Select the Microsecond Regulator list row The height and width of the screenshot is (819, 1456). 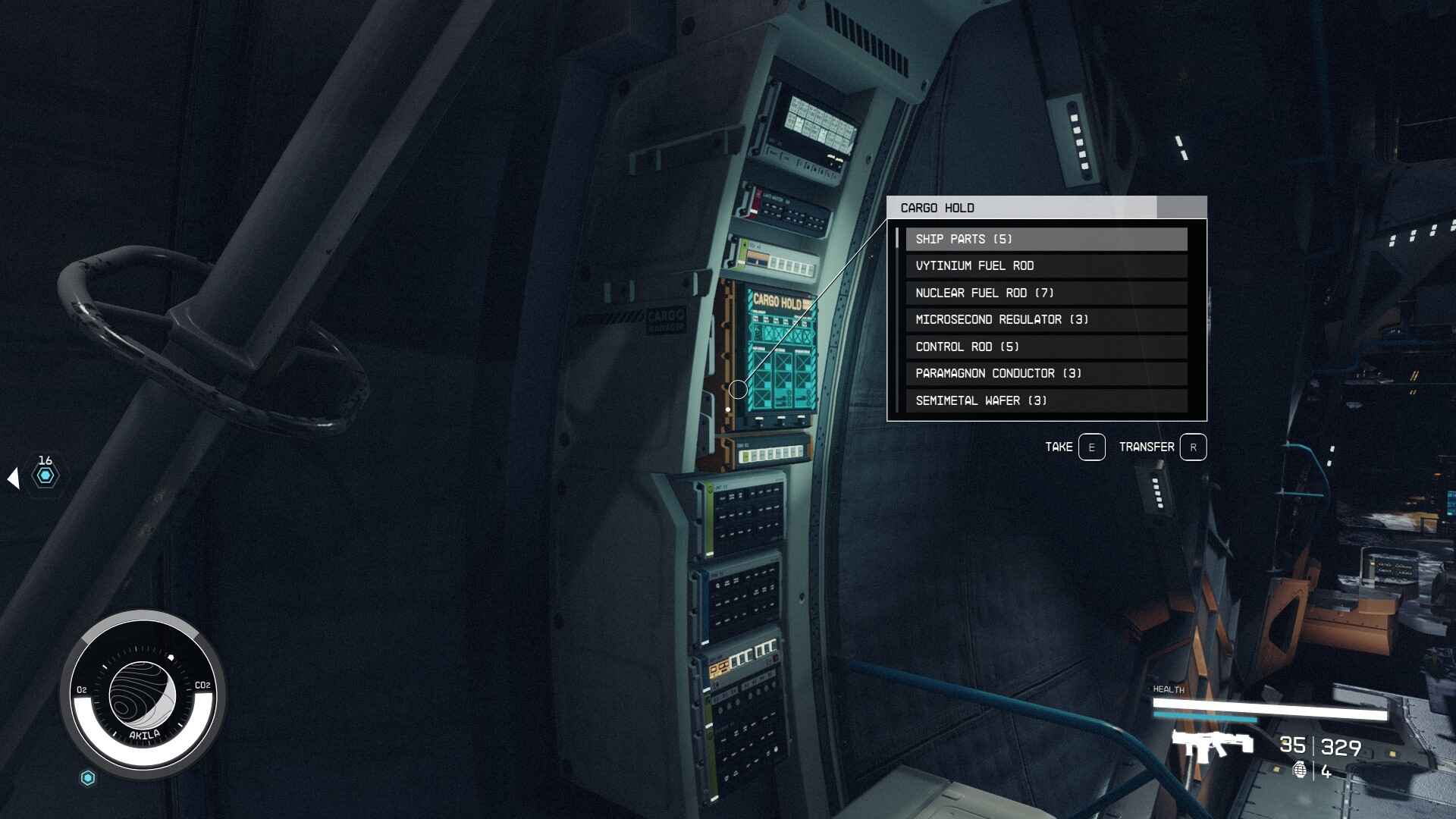pyautogui.click(x=1046, y=319)
